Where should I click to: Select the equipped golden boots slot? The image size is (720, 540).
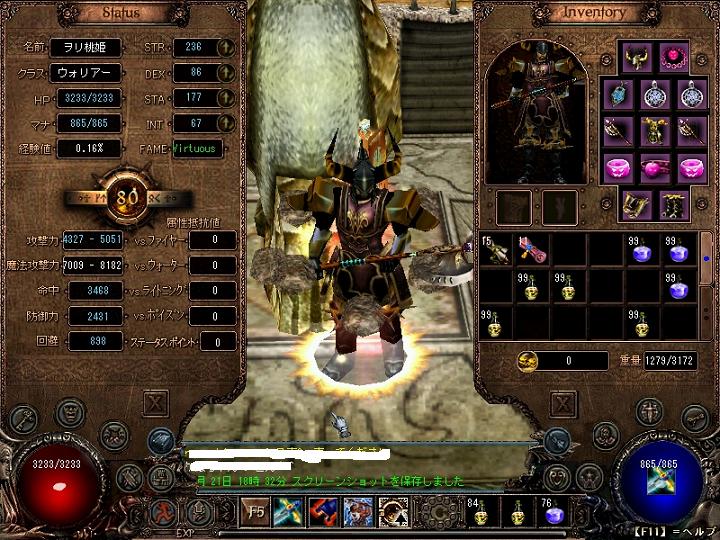click(635, 205)
